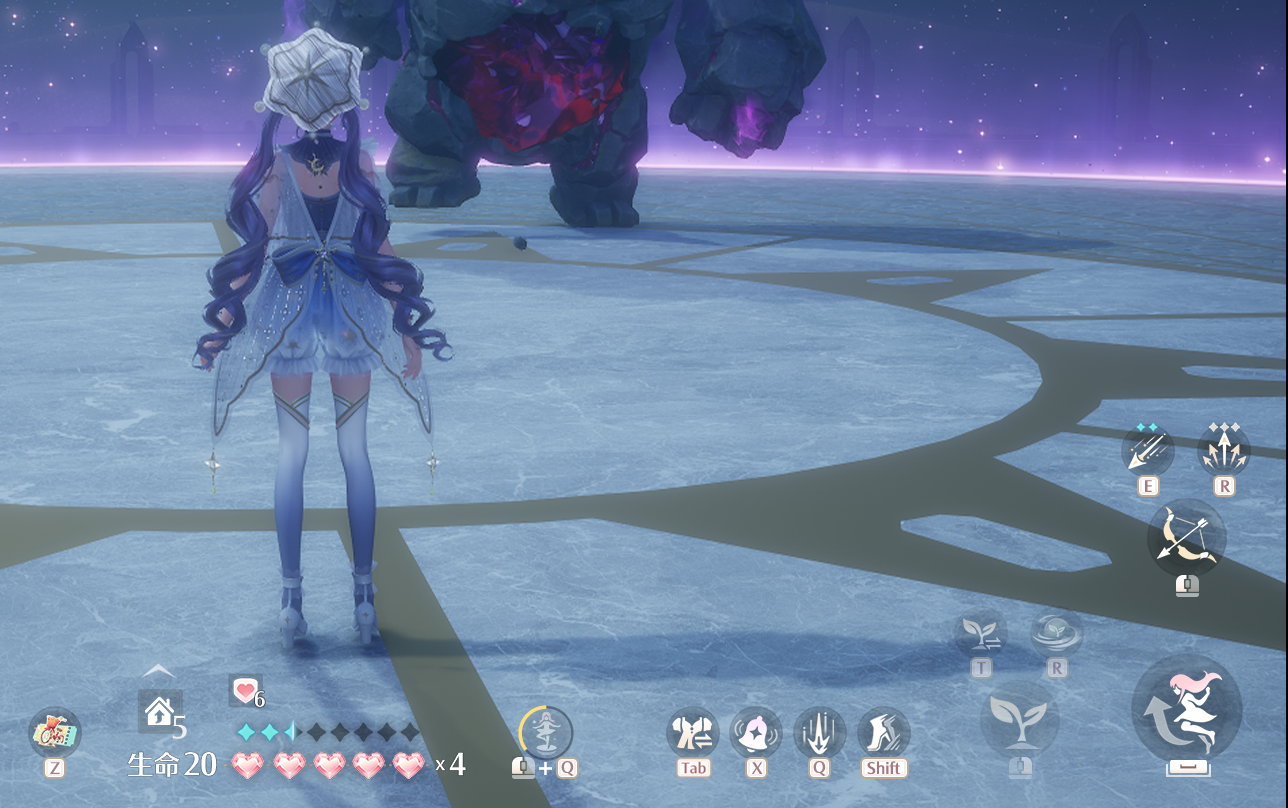1288x808 pixels.
Task: Activate the bow and arrow attack
Action: pos(1186,538)
